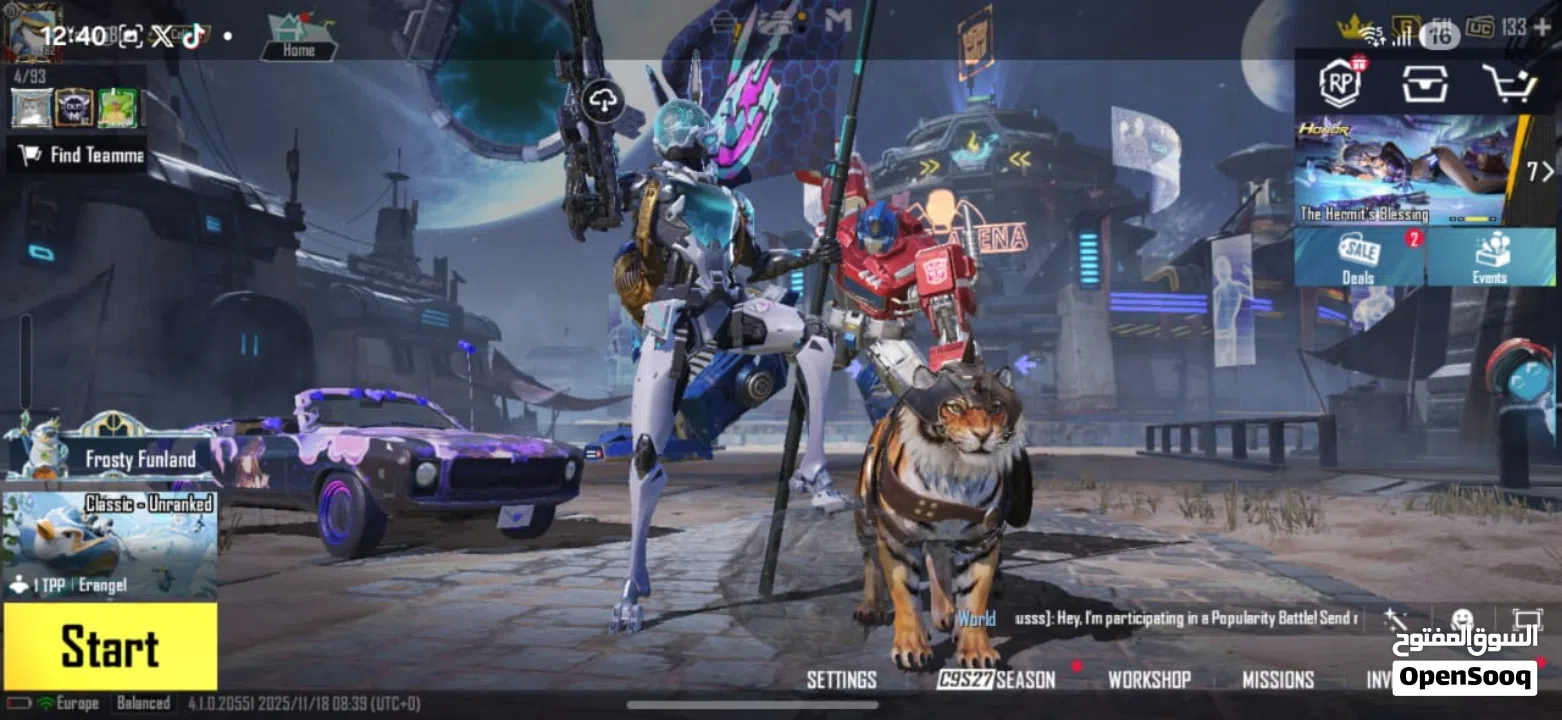Open the shopping cart store

[x=1508, y=84]
